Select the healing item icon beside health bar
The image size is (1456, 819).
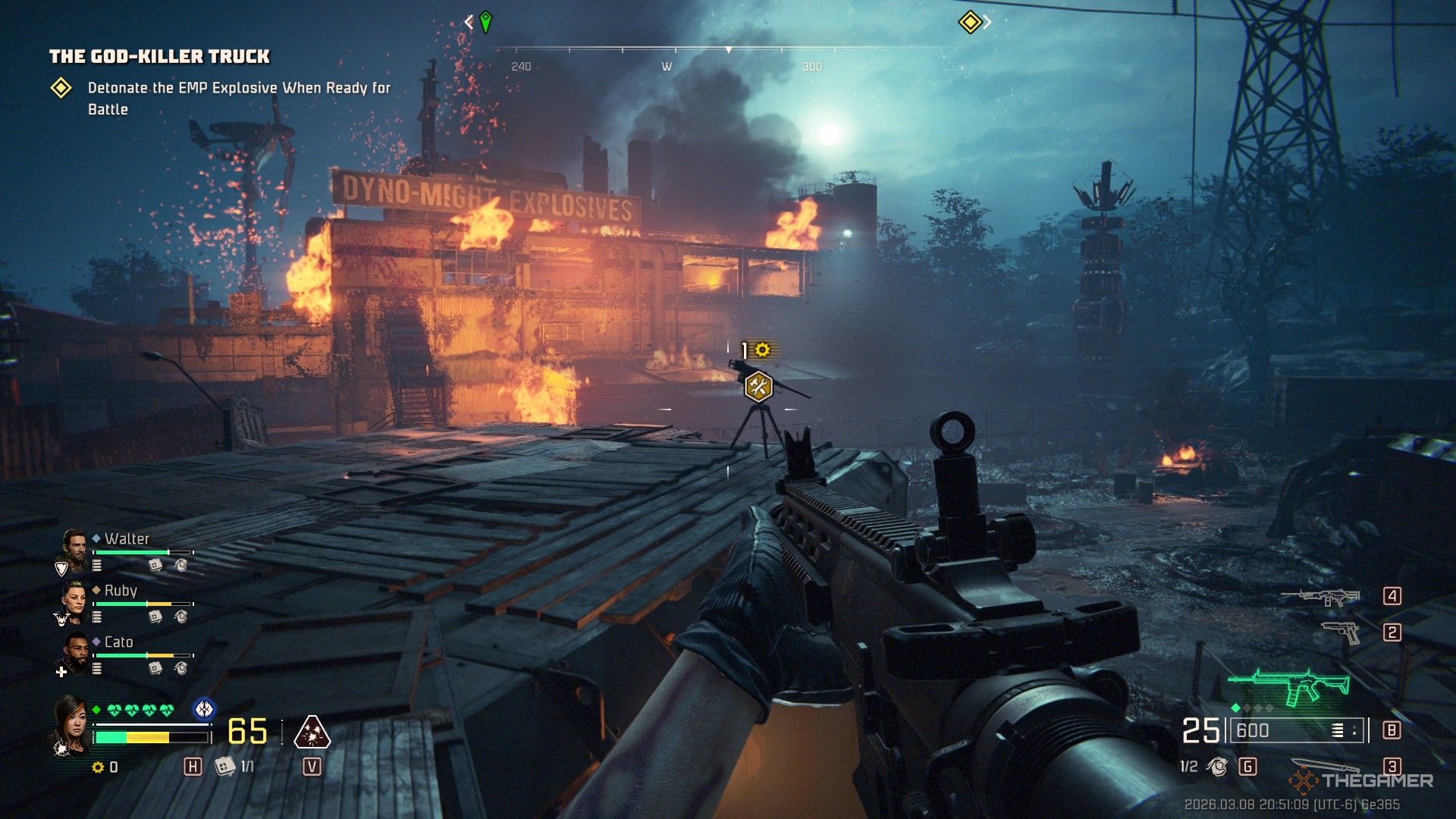[x=224, y=767]
